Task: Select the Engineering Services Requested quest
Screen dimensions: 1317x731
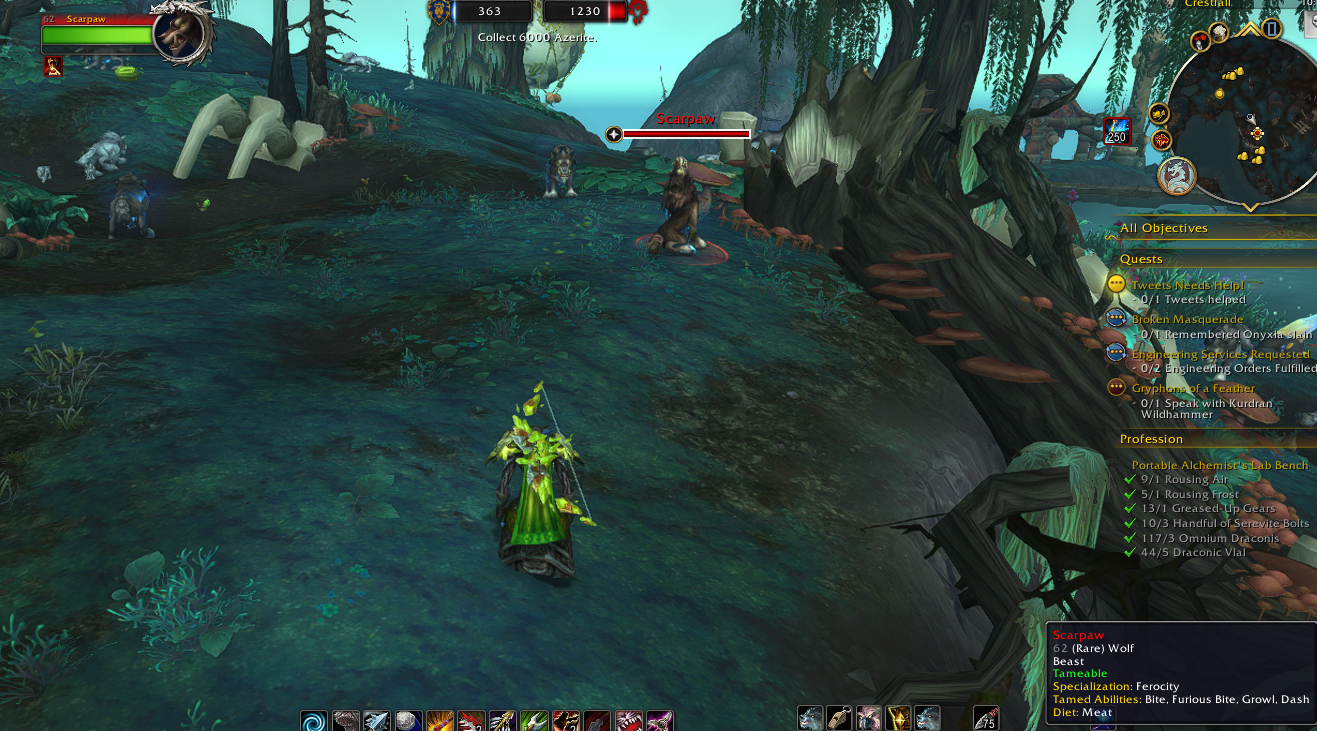Action: pyautogui.click(x=1219, y=354)
